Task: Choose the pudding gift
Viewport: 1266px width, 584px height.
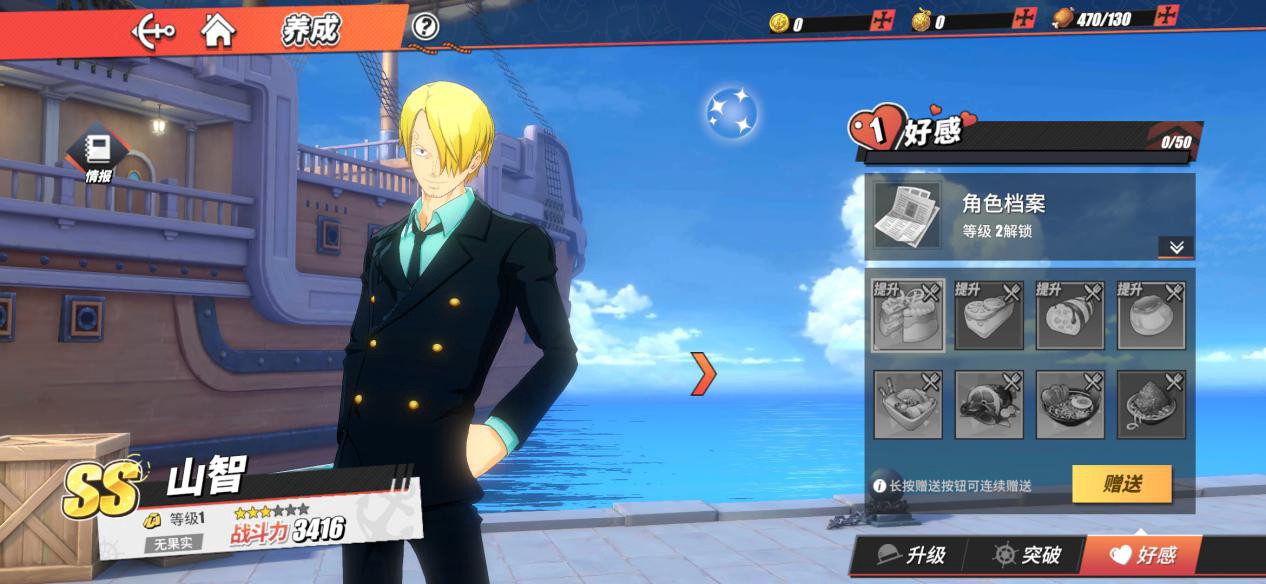Action: click(1151, 315)
